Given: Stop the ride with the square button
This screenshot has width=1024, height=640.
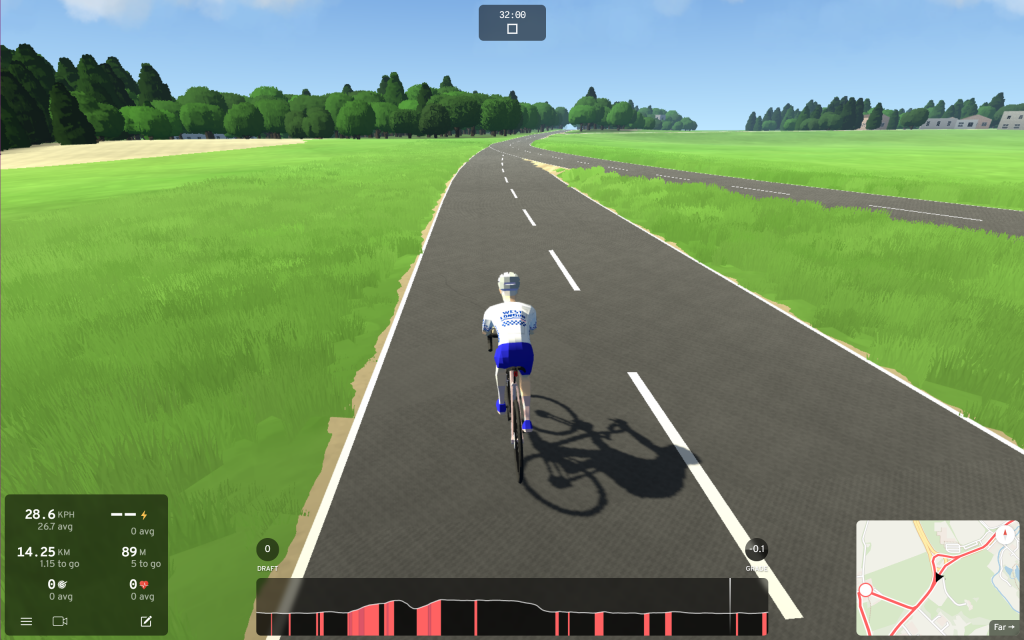Looking at the screenshot, I should coord(512,29).
